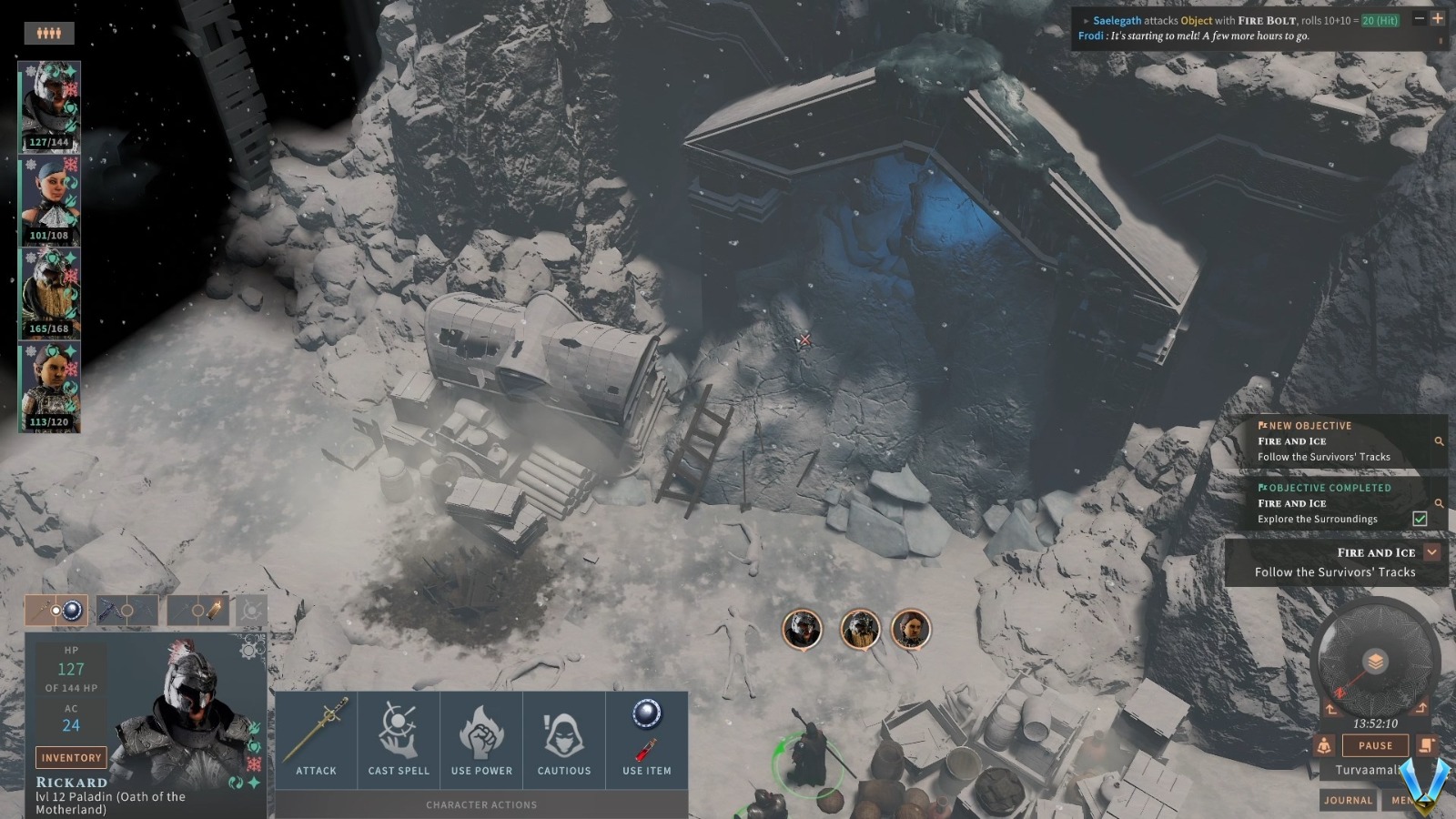This screenshot has width=1456, height=819.
Task: Switch to the crossbow weapon set
Action: 126,611
